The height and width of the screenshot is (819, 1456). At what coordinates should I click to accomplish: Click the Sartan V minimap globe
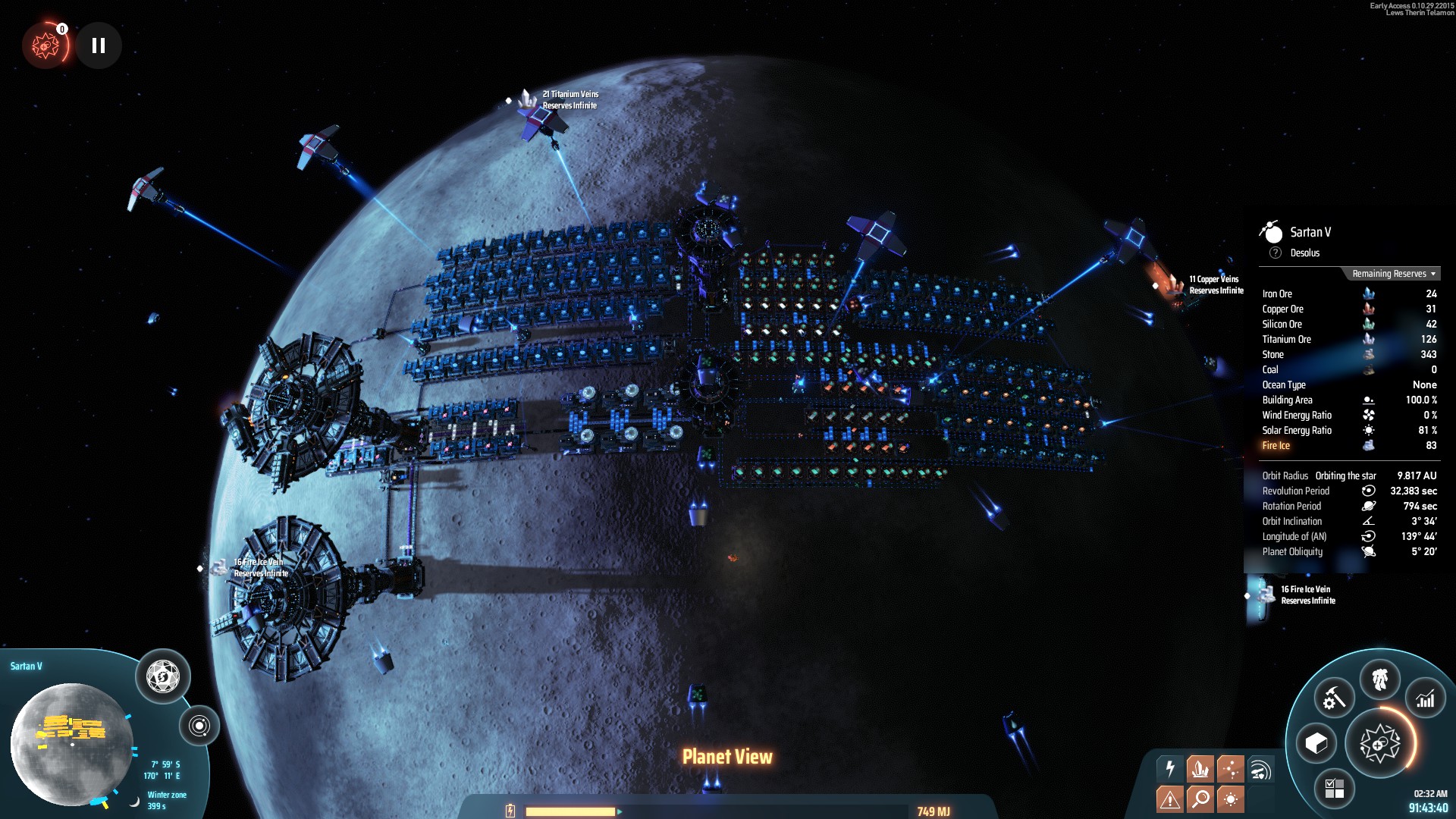pyautogui.click(x=71, y=743)
